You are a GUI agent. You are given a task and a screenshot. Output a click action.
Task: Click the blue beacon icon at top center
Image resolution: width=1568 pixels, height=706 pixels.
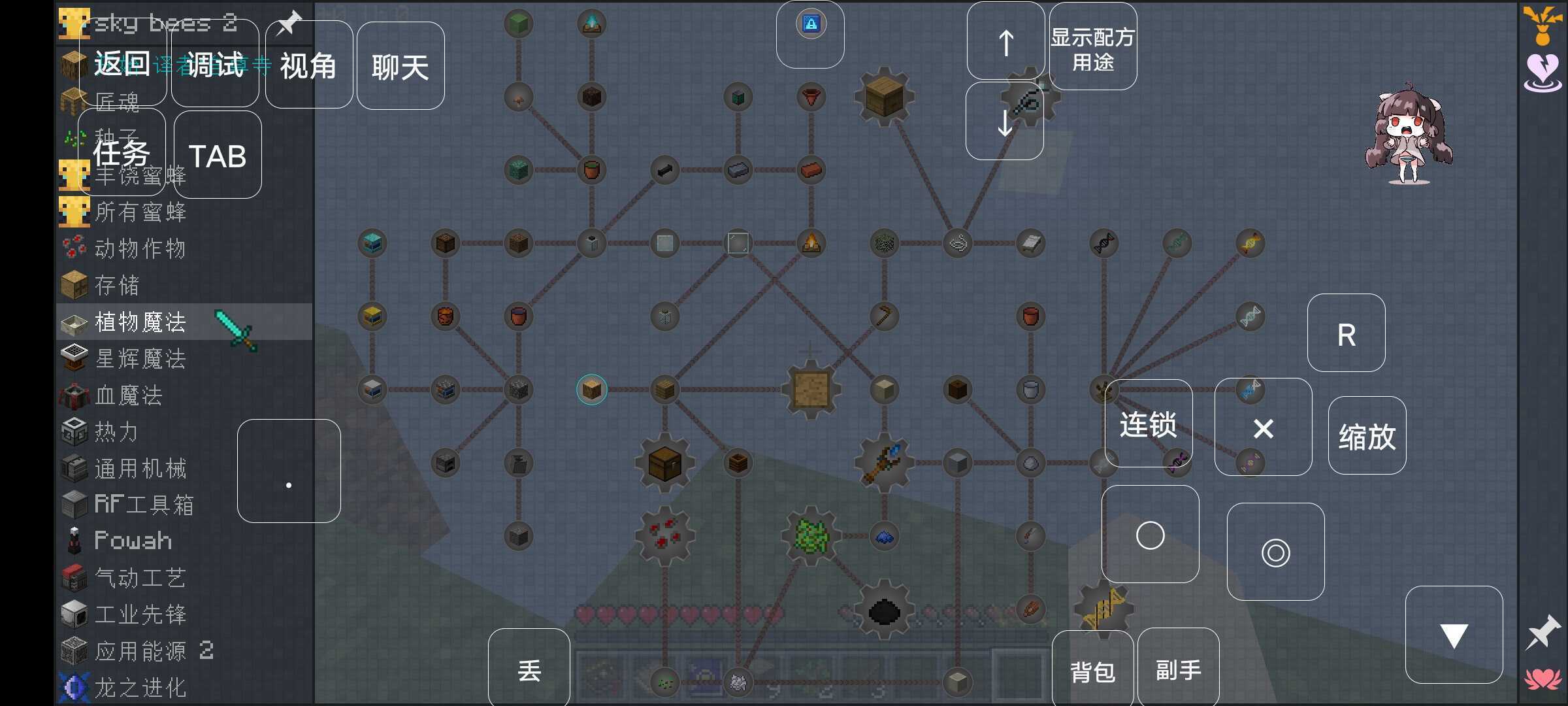[810, 24]
